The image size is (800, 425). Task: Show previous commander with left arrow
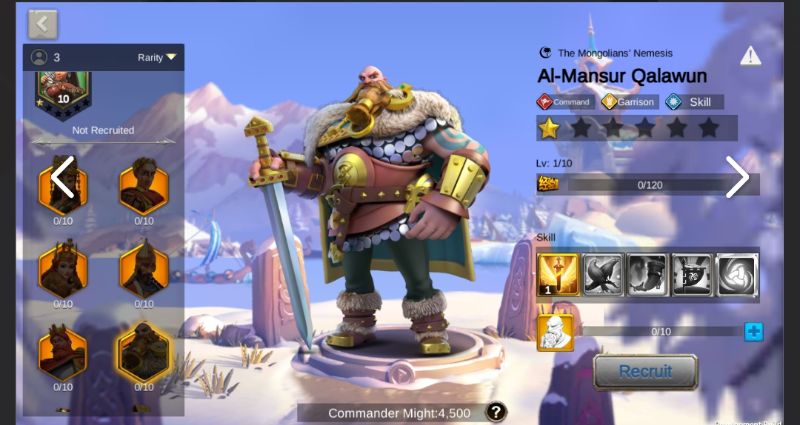tap(62, 178)
